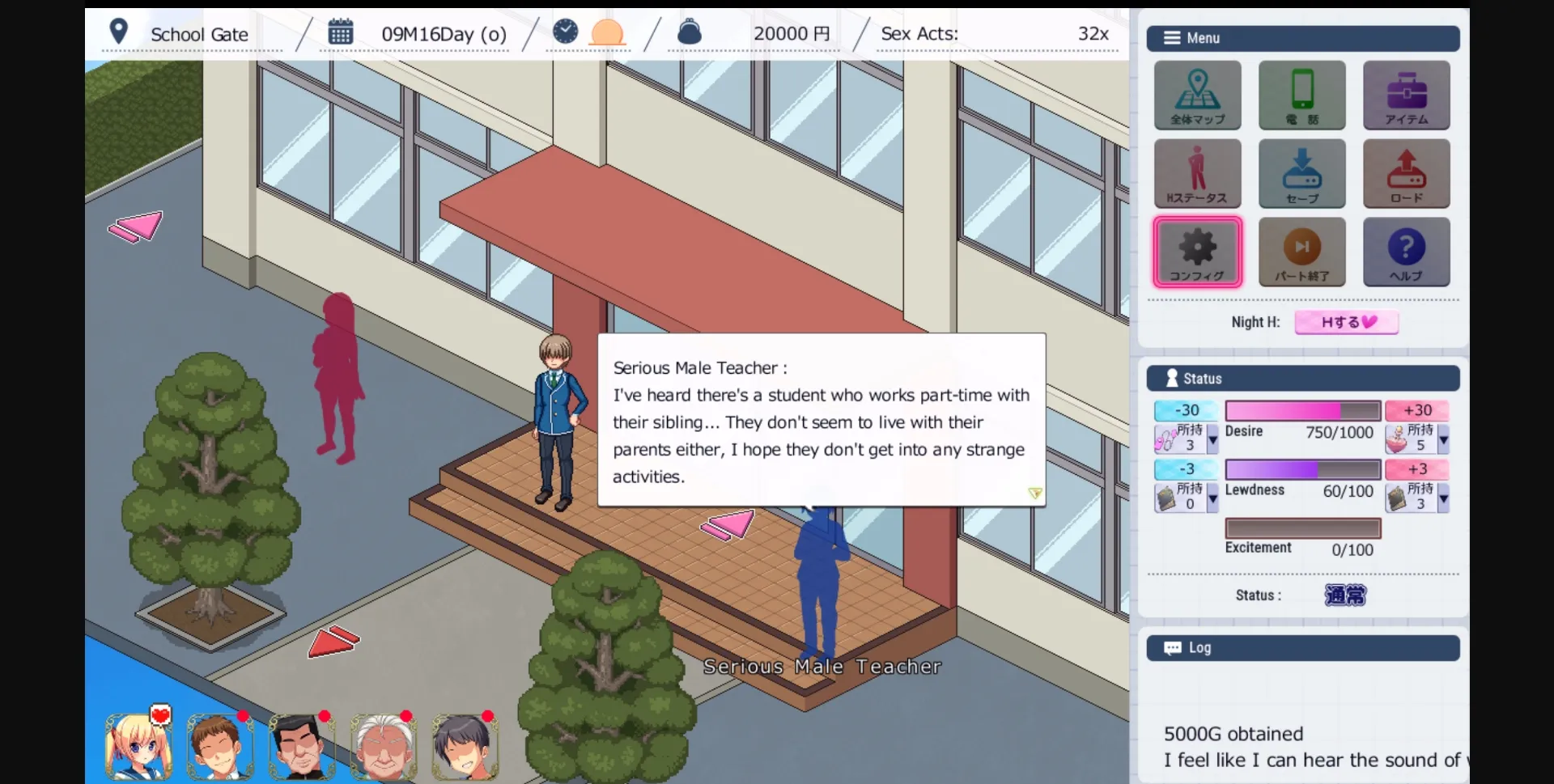Load a game via ロード

(1406, 173)
